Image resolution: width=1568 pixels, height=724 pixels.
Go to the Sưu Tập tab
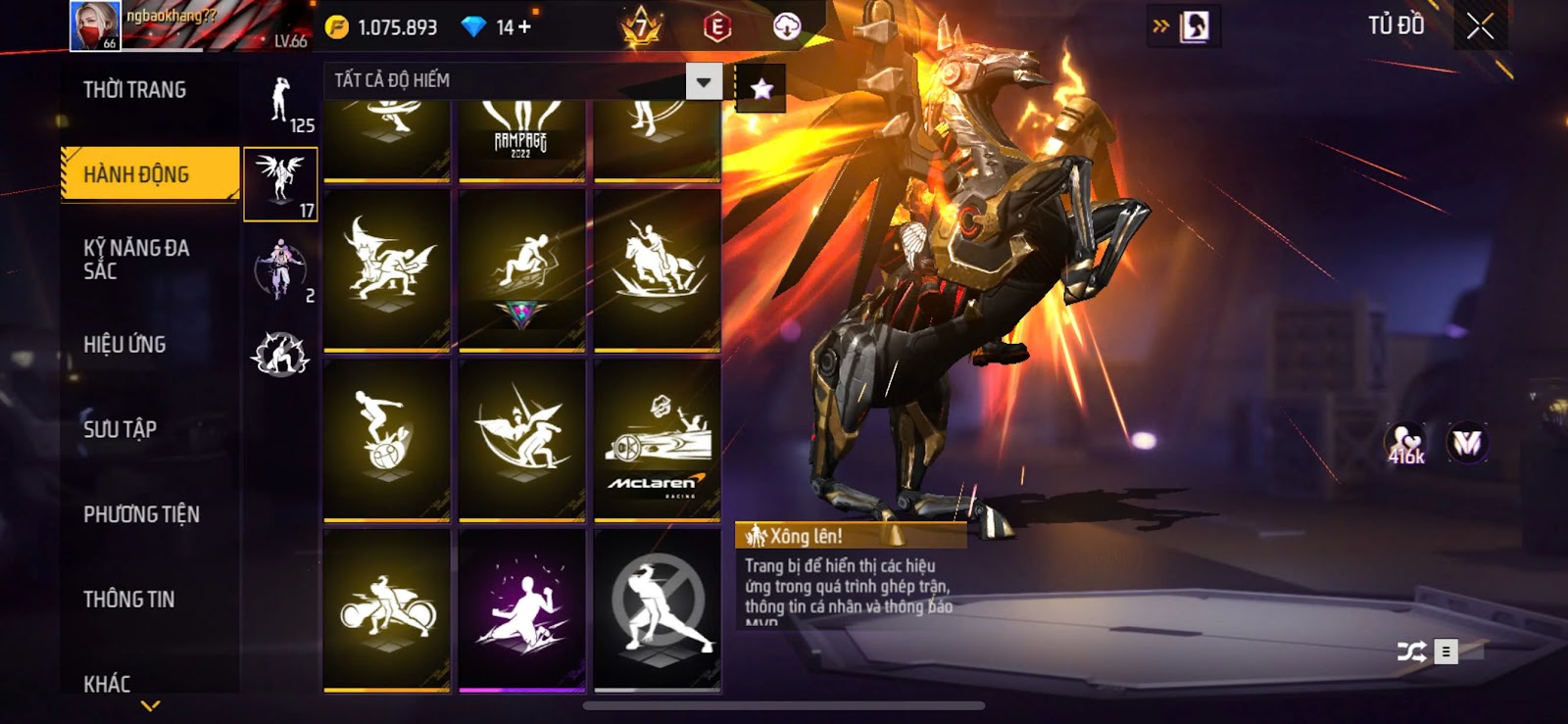click(120, 429)
